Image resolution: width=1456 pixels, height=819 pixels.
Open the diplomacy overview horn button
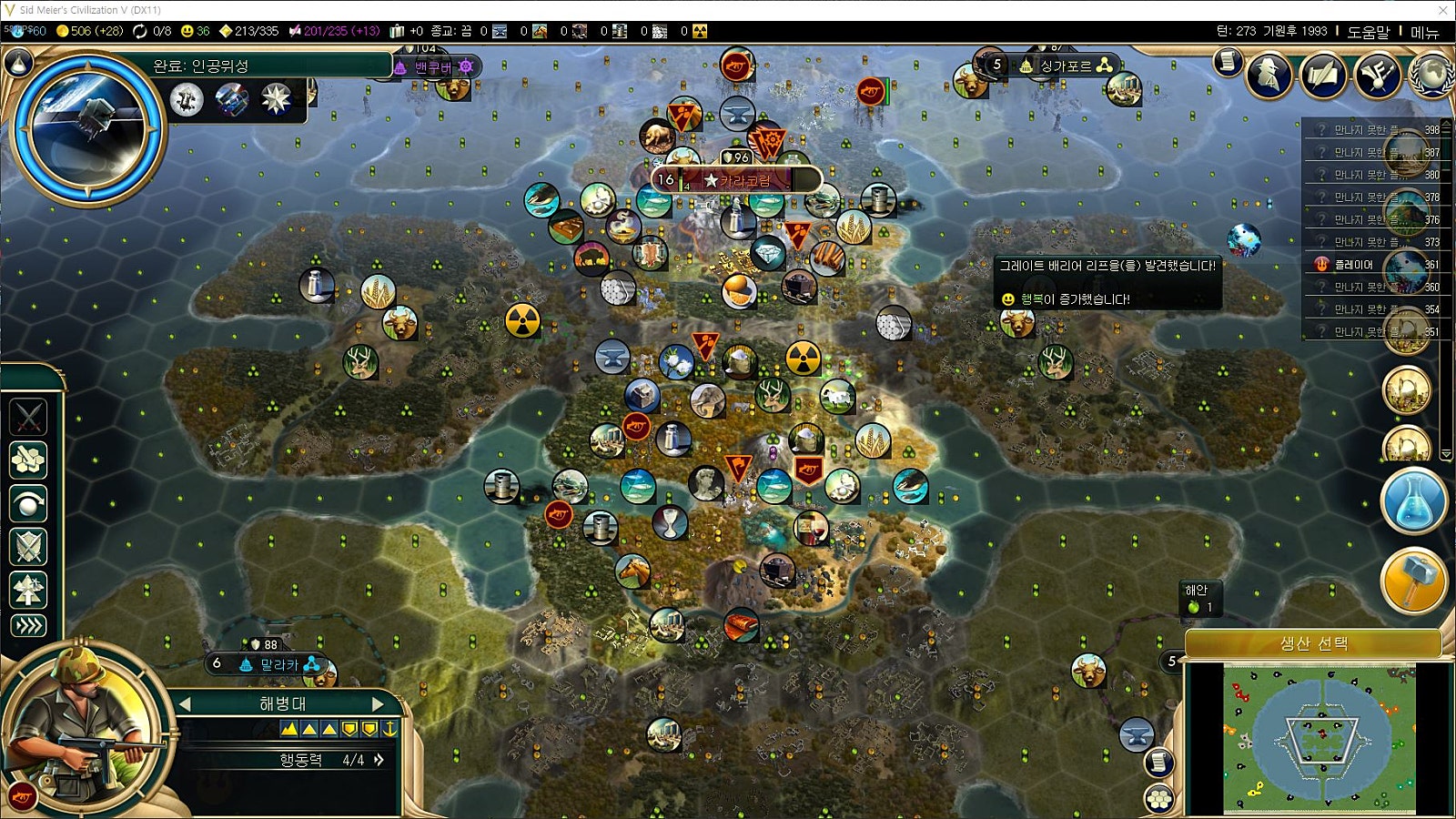click(1377, 75)
